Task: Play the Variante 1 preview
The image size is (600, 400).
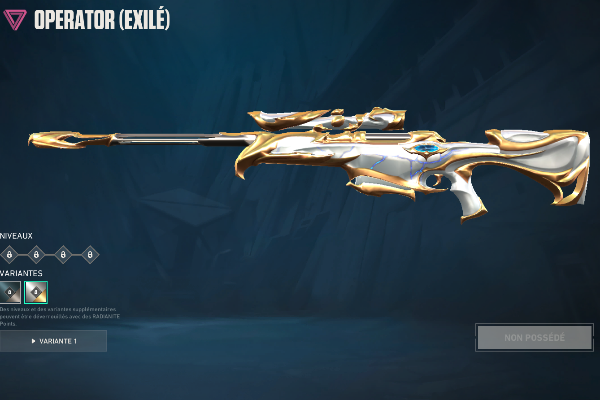Action: coord(53,341)
